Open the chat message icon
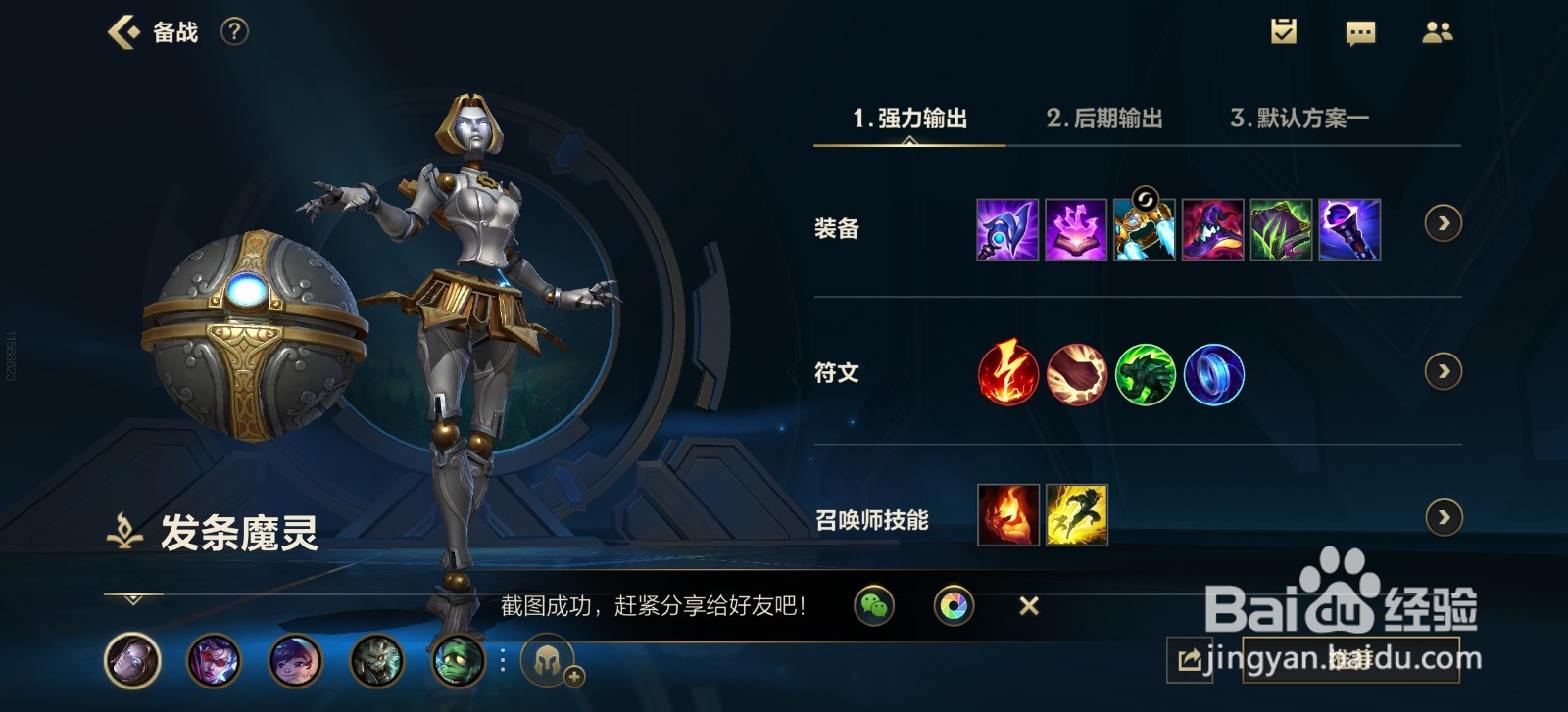 coord(1360,32)
